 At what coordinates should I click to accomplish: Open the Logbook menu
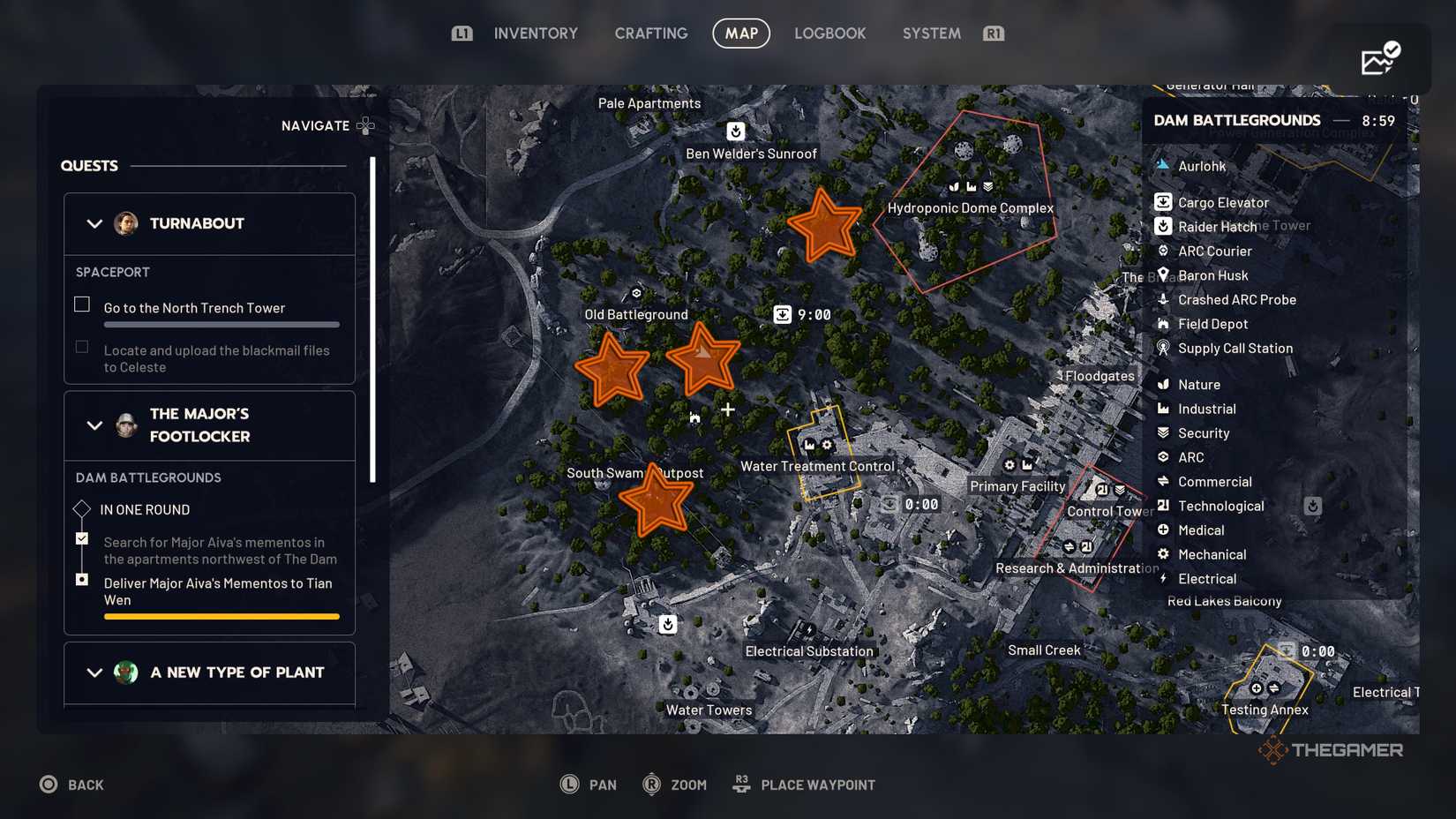[x=829, y=33]
